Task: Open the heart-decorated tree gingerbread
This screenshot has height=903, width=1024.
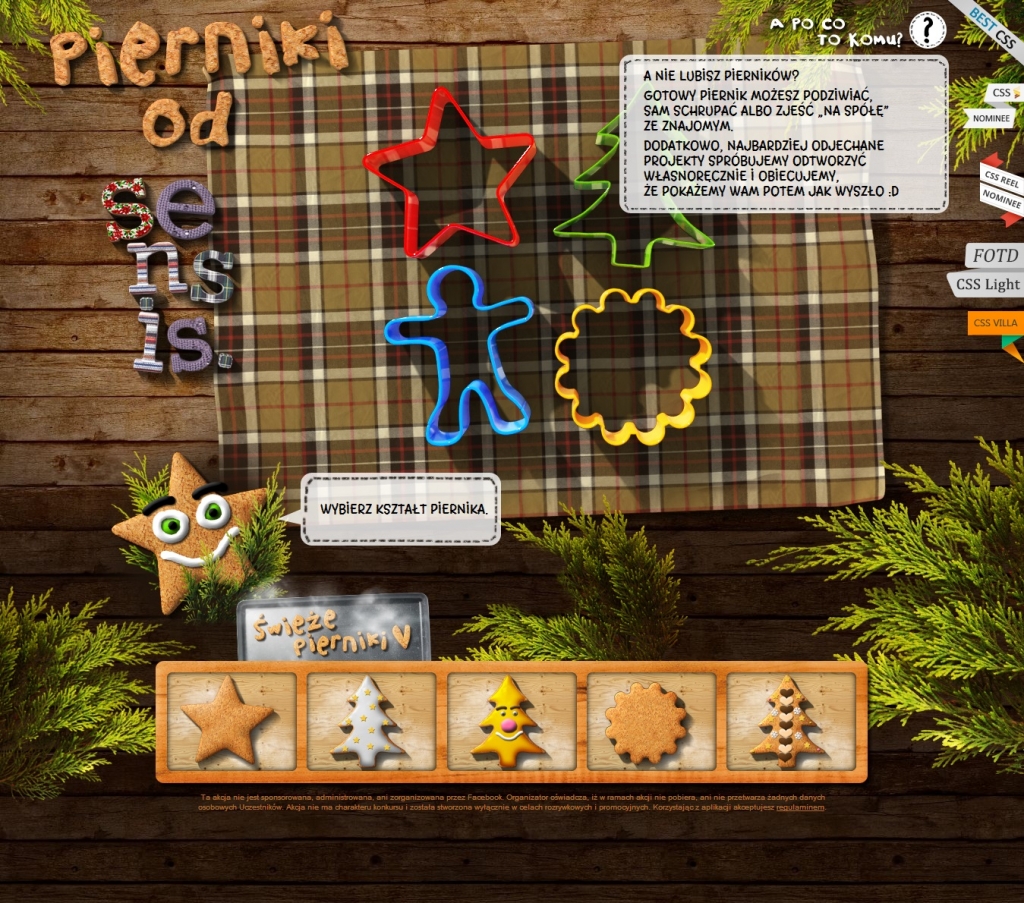Action: (791, 720)
